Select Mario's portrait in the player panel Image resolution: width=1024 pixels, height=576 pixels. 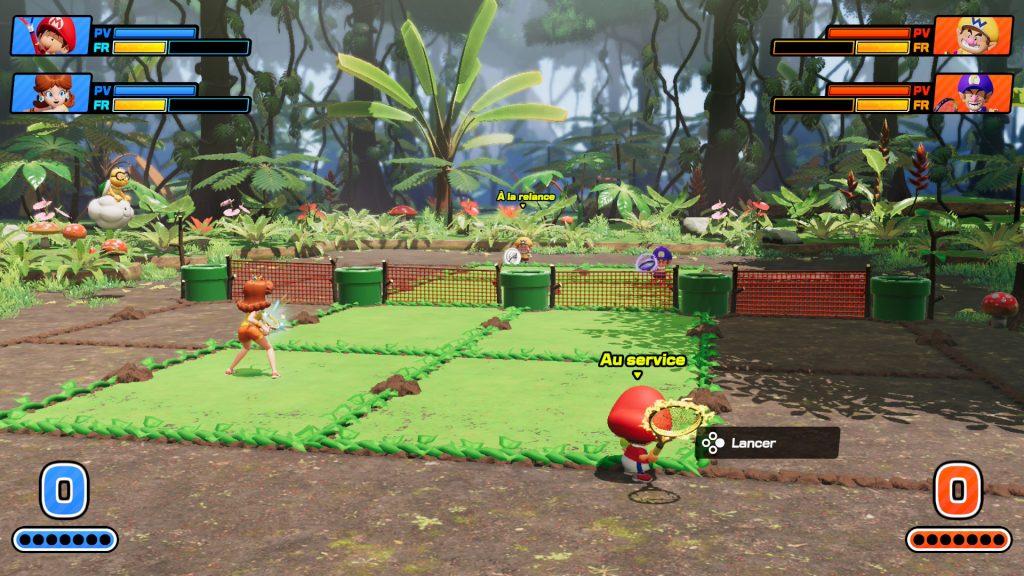[51, 36]
